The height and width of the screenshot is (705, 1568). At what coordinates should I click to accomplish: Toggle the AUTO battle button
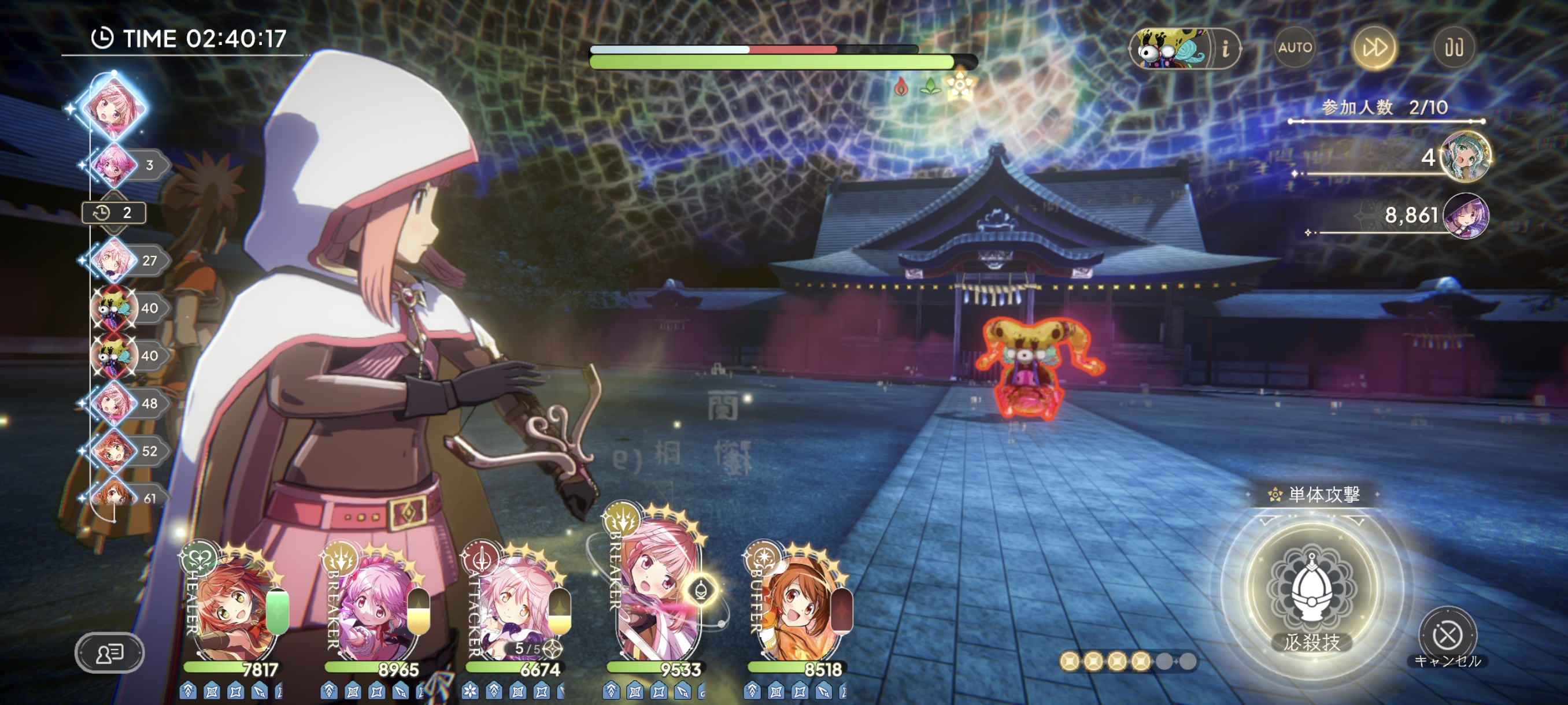coord(1294,47)
